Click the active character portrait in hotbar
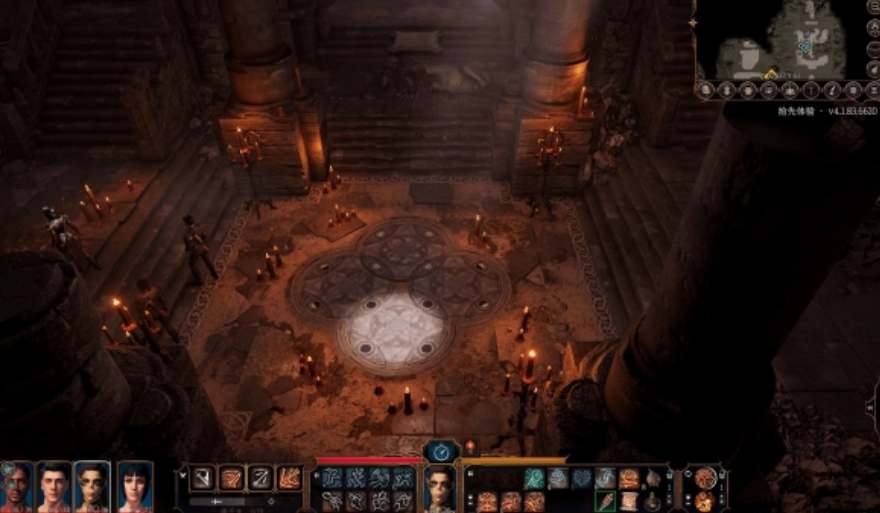Image resolution: width=880 pixels, height=513 pixels. point(439,488)
